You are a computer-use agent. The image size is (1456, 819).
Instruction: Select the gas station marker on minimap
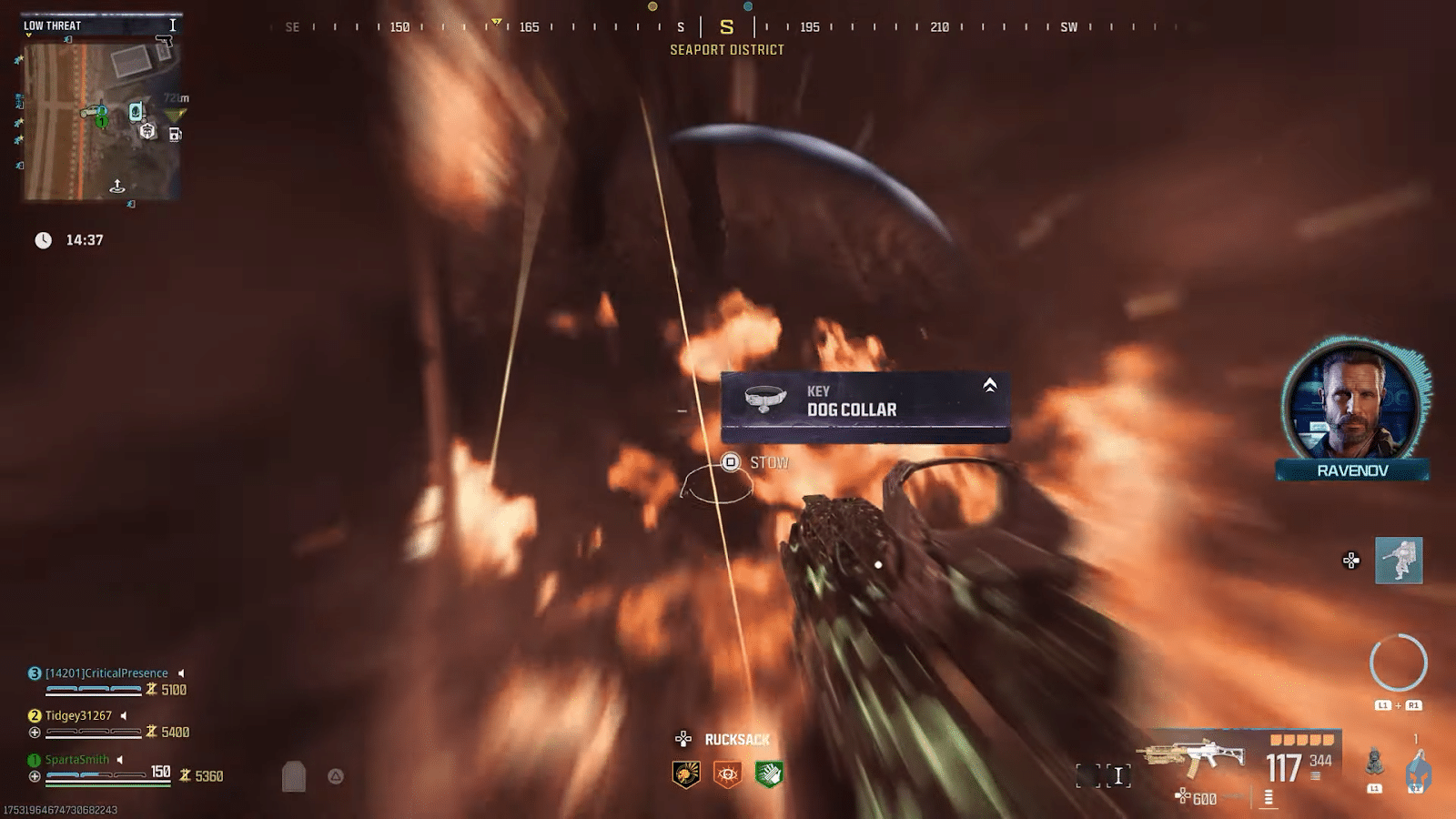point(175,135)
